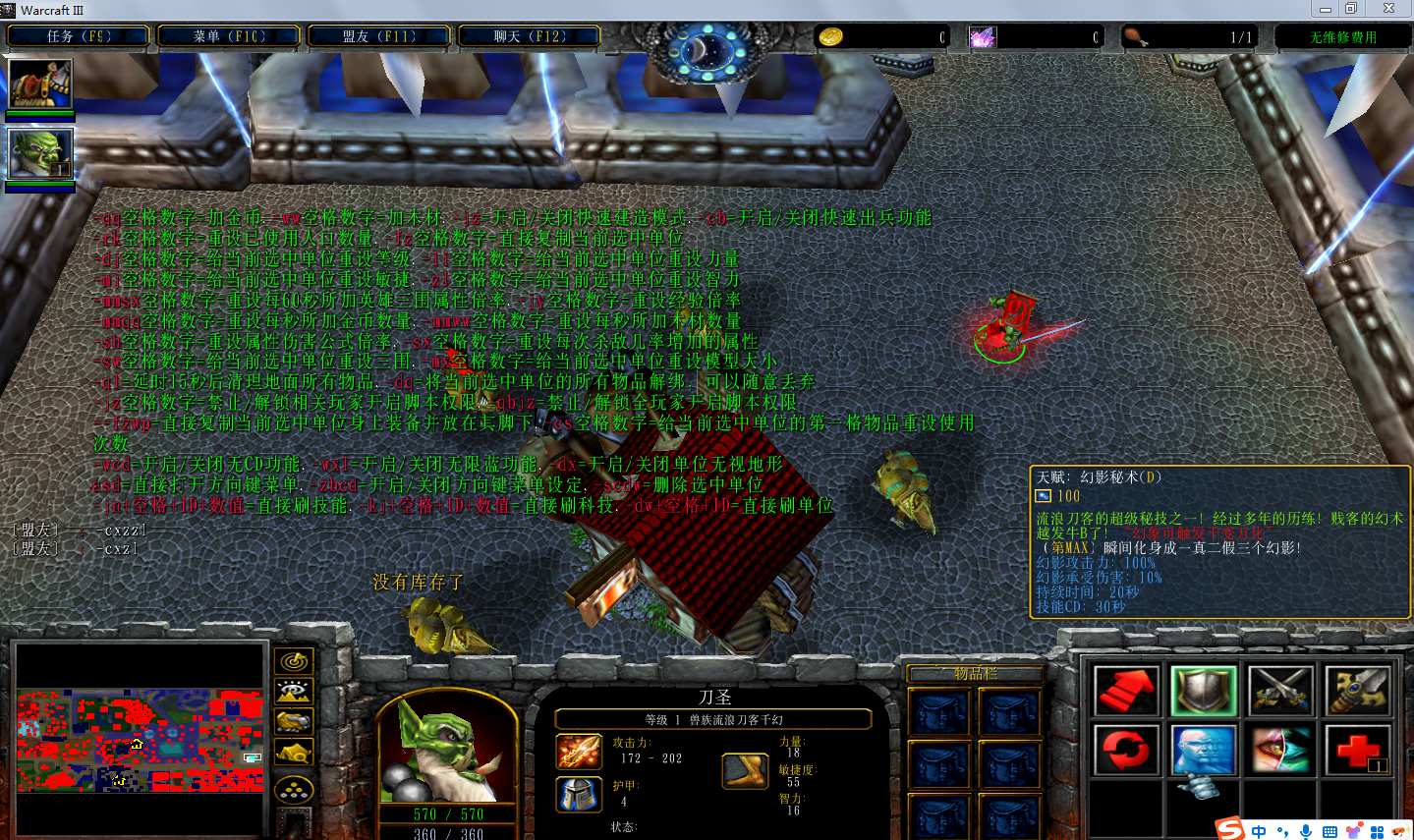This screenshot has width=1414, height=840.
Task: Click the single jeweled sword command icon
Action: 1357,691
